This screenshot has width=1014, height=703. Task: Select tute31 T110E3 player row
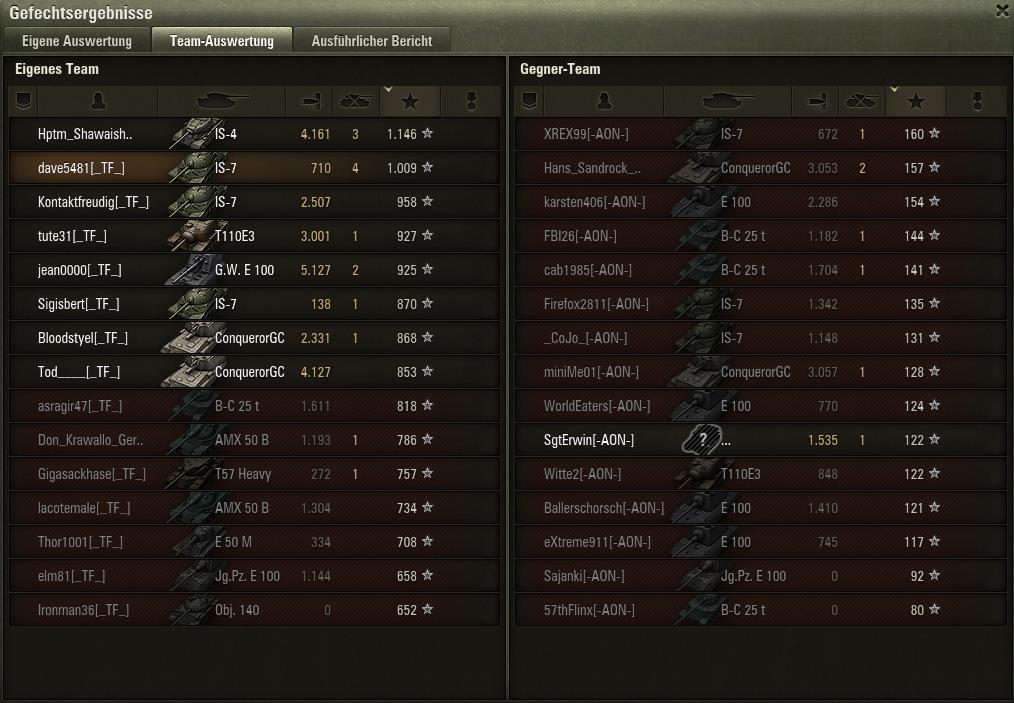pyautogui.click(x=254, y=236)
